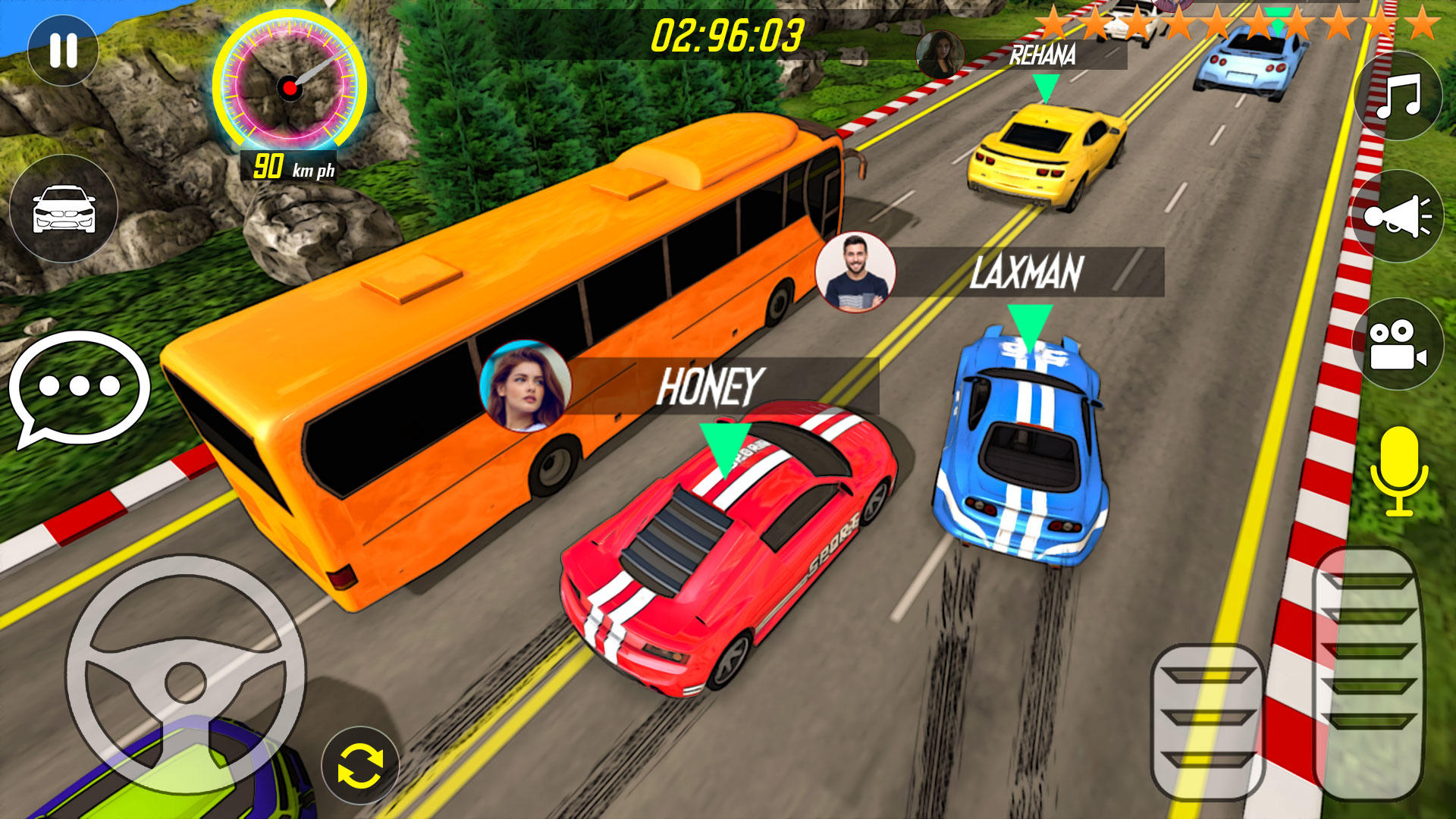Tap the race timer 02:96:03
The width and height of the screenshot is (1456, 819).
(728, 34)
